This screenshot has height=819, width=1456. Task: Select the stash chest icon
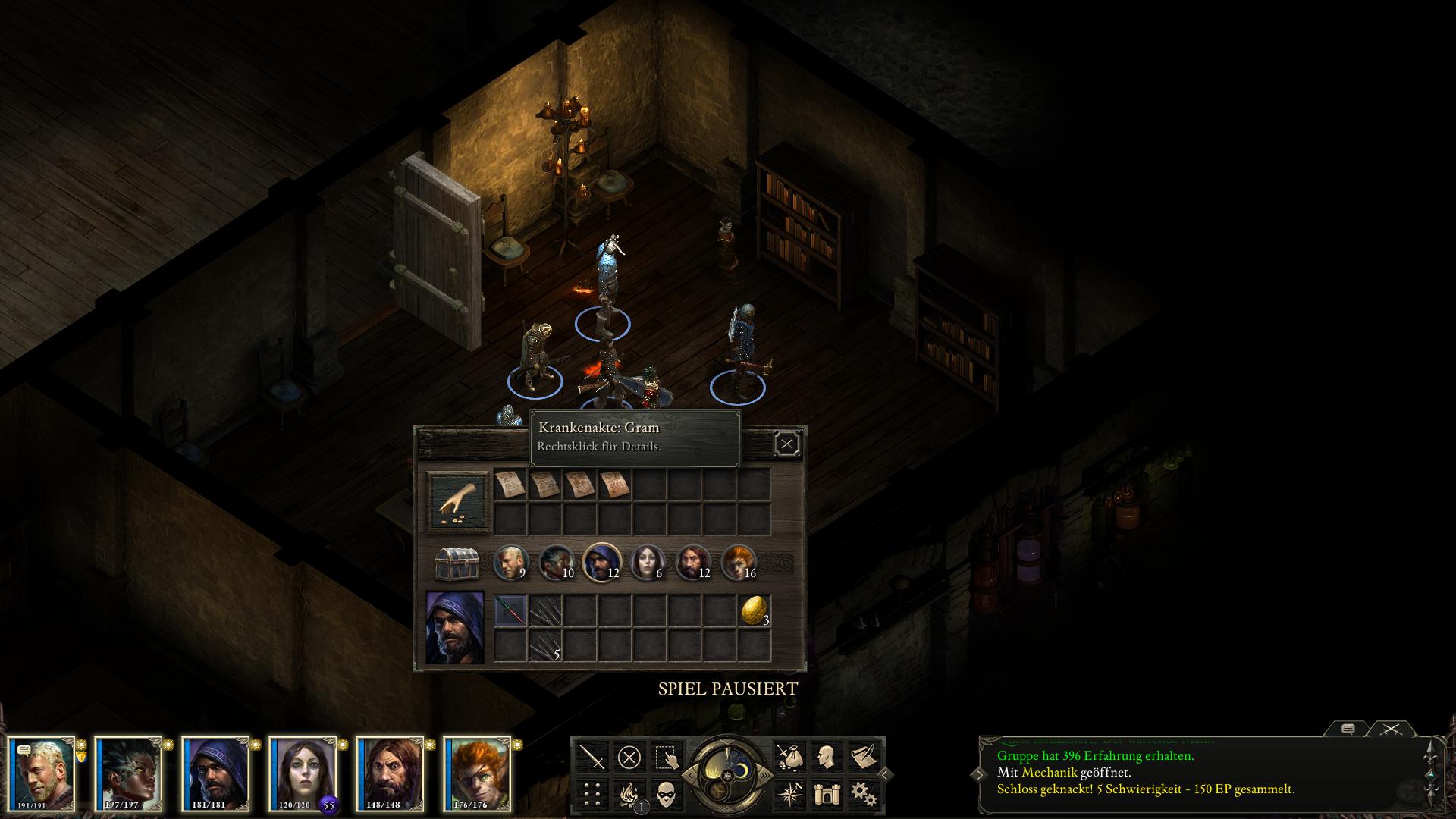point(456,563)
